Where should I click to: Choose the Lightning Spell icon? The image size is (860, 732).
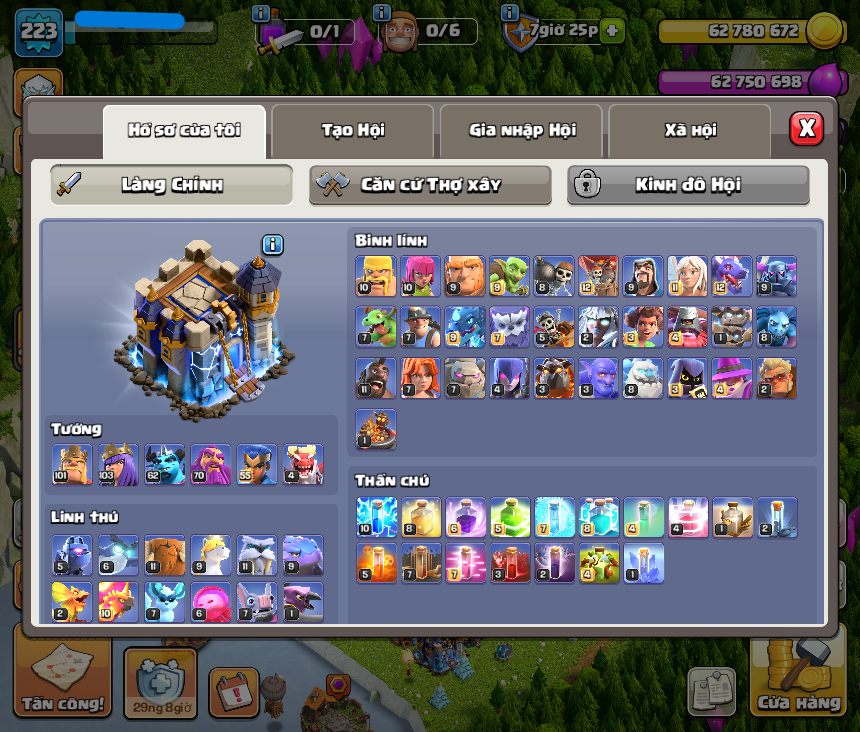tap(375, 516)
